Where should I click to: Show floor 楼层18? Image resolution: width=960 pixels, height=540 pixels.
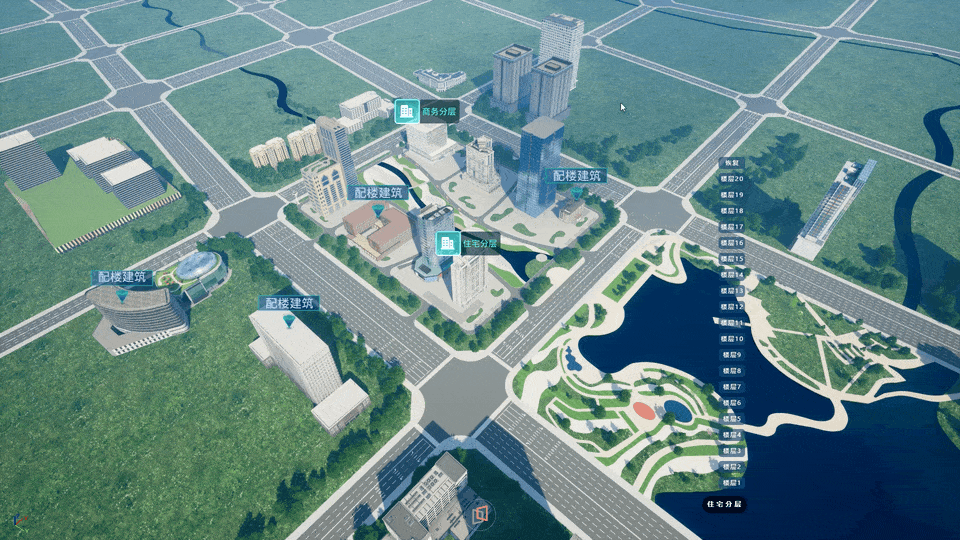[x=732, y=211]
